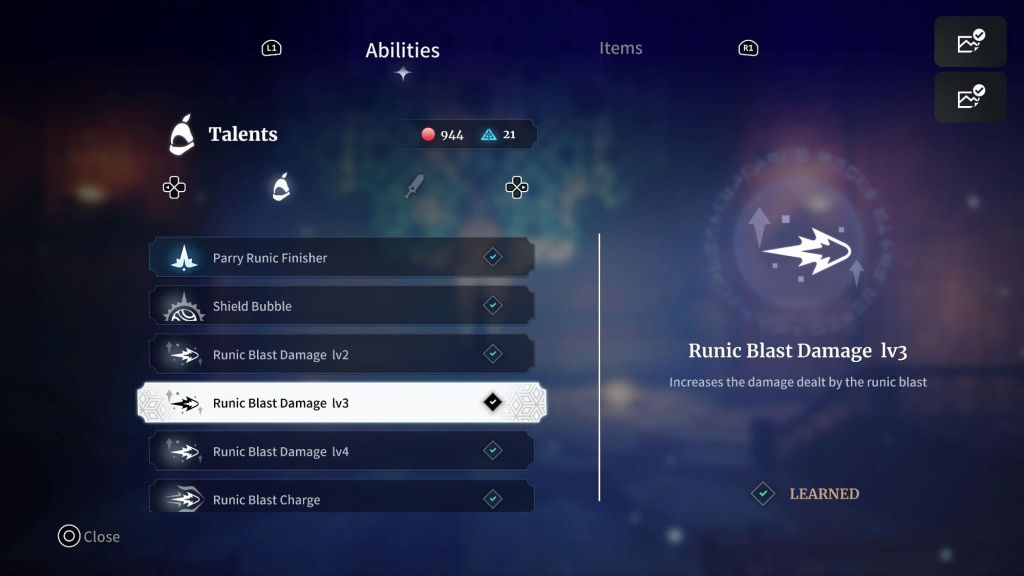Open the sword talent category
1024x576 pixels.
[414, 187]
